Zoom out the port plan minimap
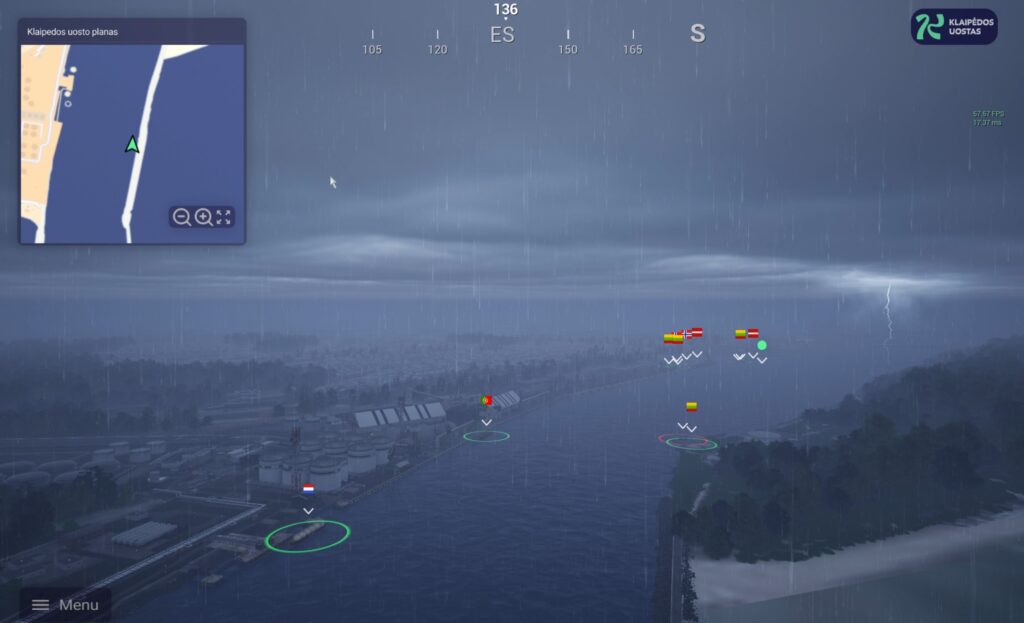1024x623 pixels. pyautogui.click(x=181, y=217)
